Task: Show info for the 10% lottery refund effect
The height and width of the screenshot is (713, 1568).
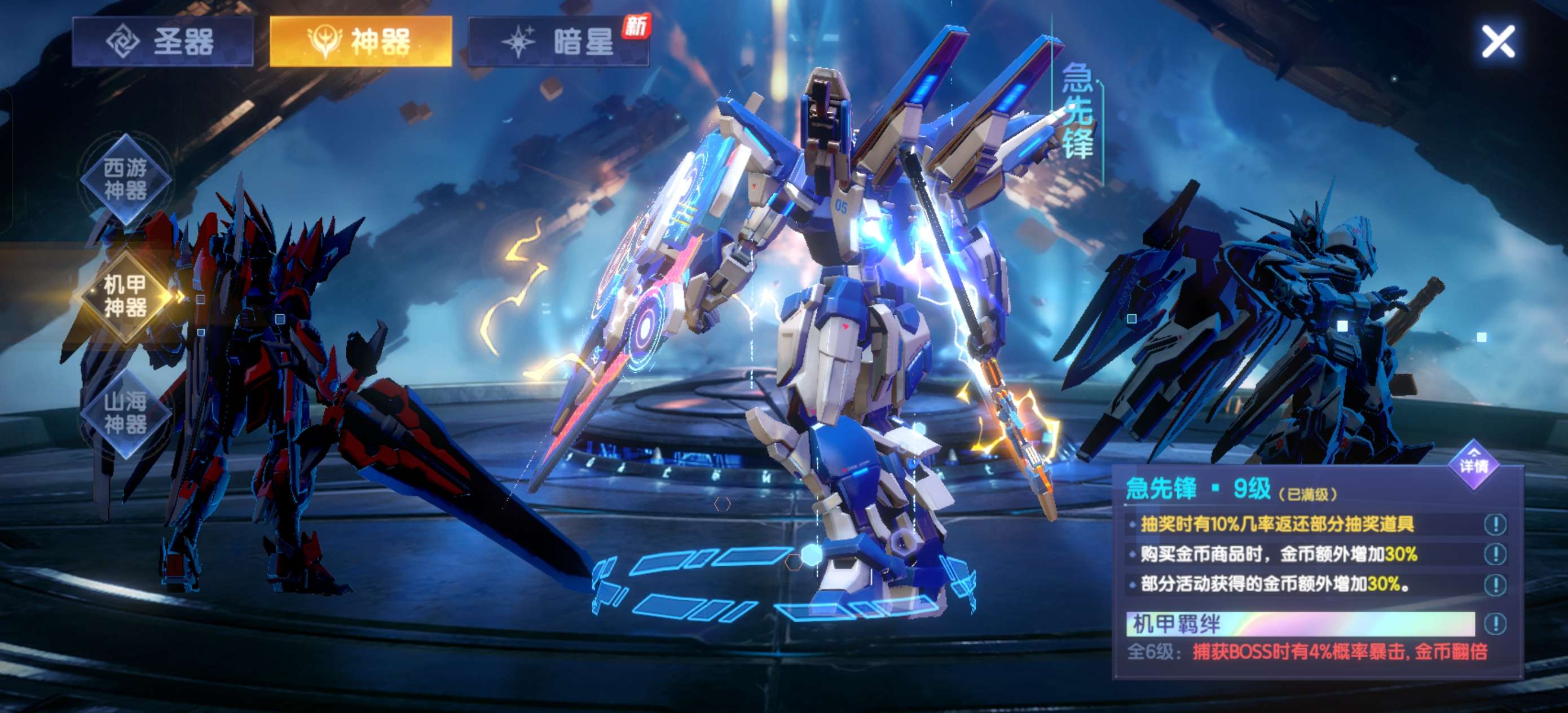Action: click(x=1495, y=524)
